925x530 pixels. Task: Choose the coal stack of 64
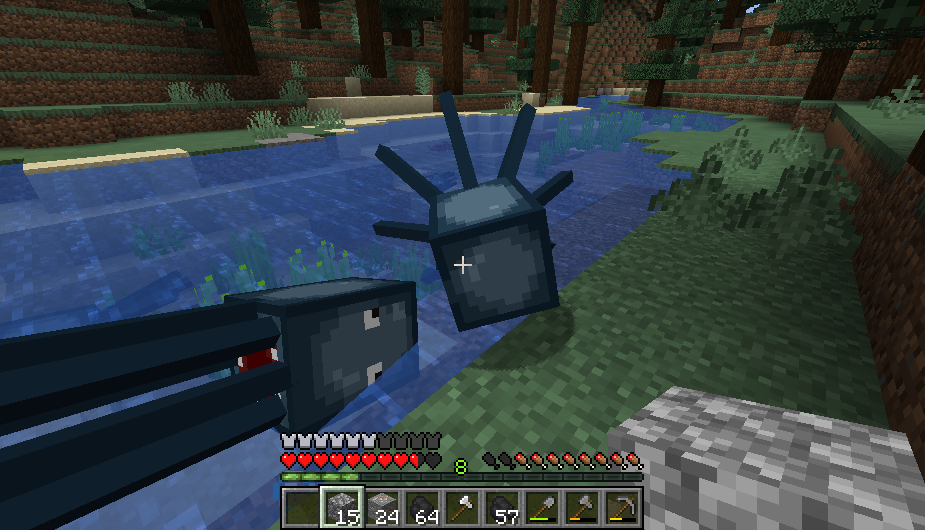[x=421, y=507]
